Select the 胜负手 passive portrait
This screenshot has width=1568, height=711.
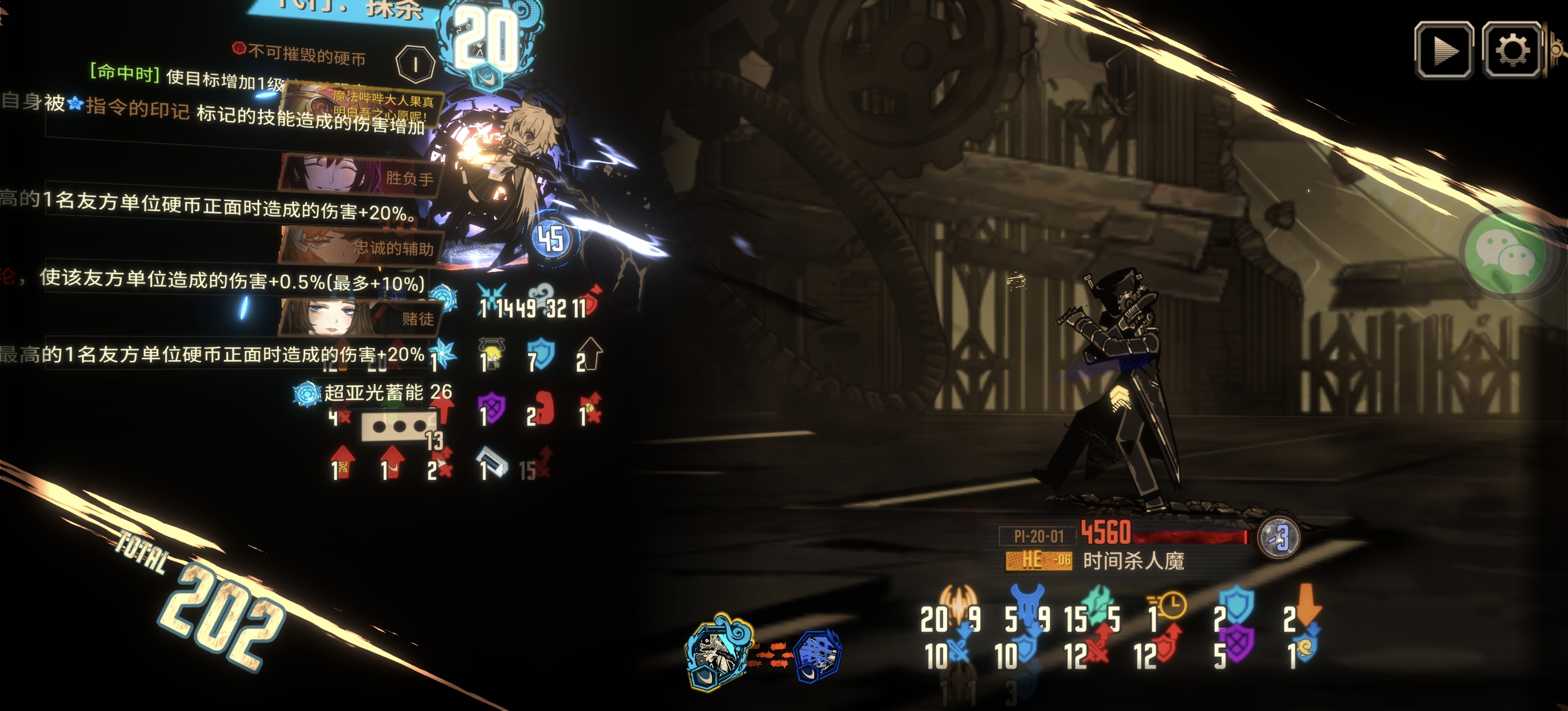coord(360,176)
